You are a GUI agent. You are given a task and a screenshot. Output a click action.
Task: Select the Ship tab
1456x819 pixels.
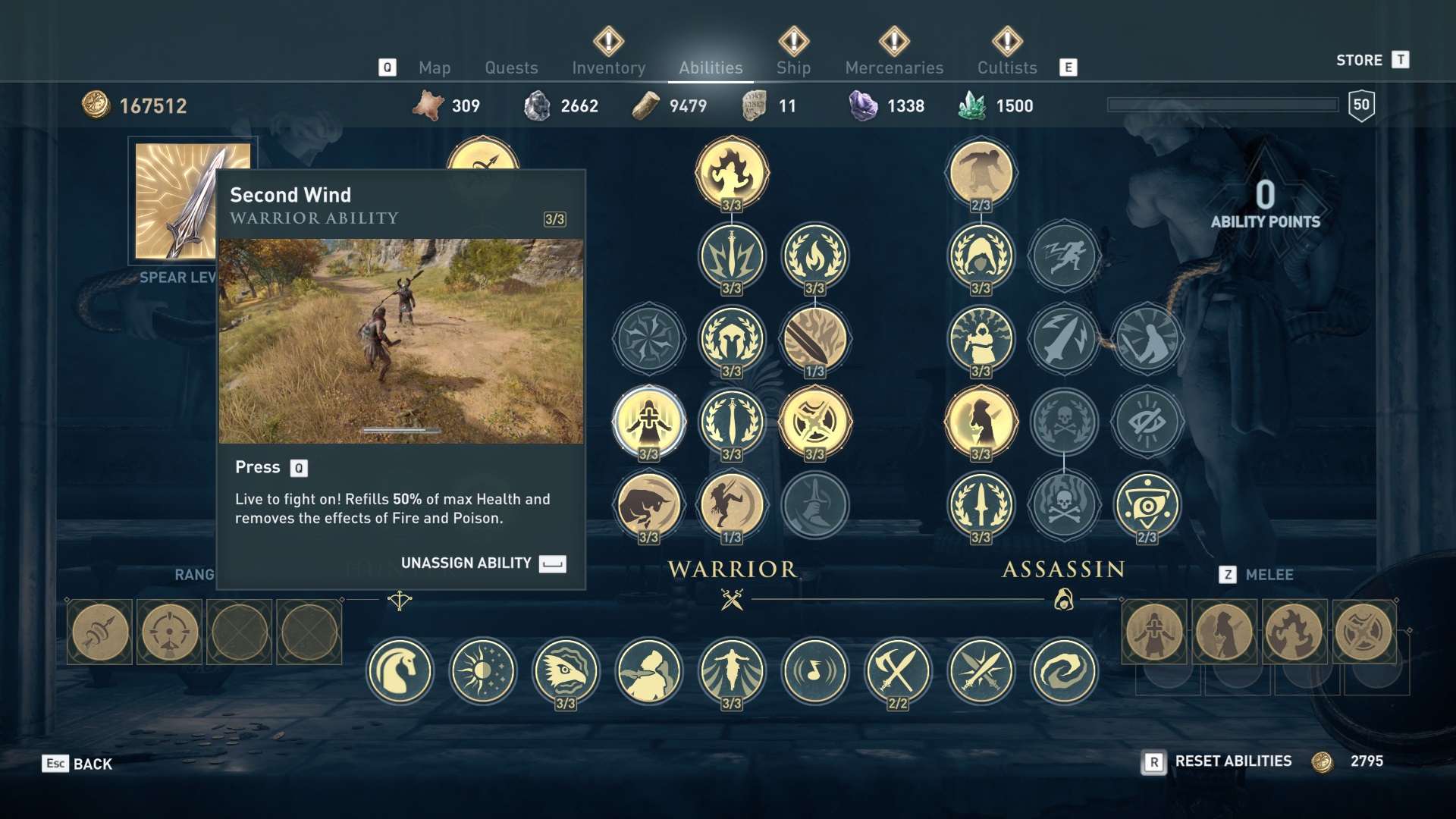(793, 67)
